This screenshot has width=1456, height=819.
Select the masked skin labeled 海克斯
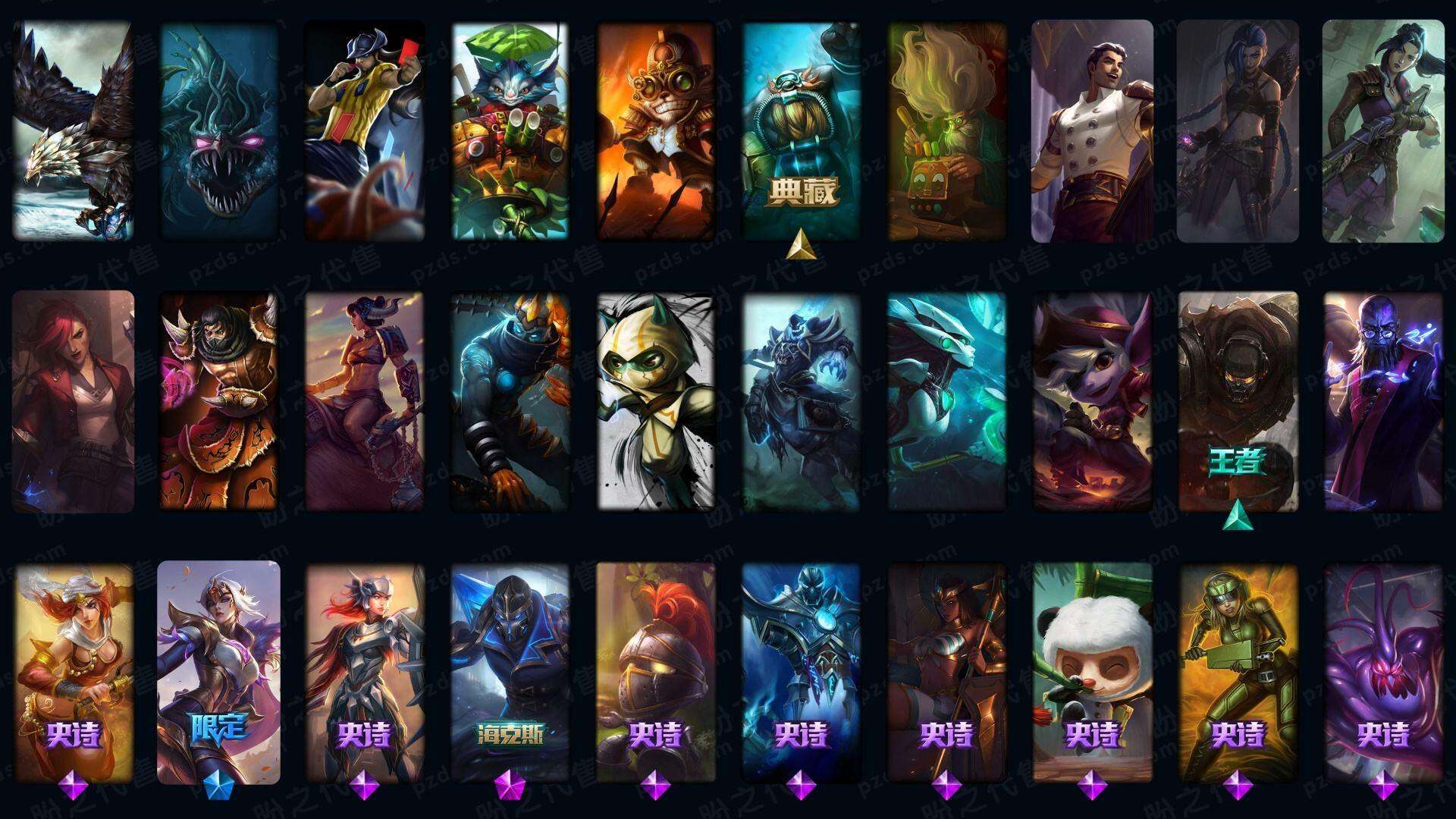point(510,672)
